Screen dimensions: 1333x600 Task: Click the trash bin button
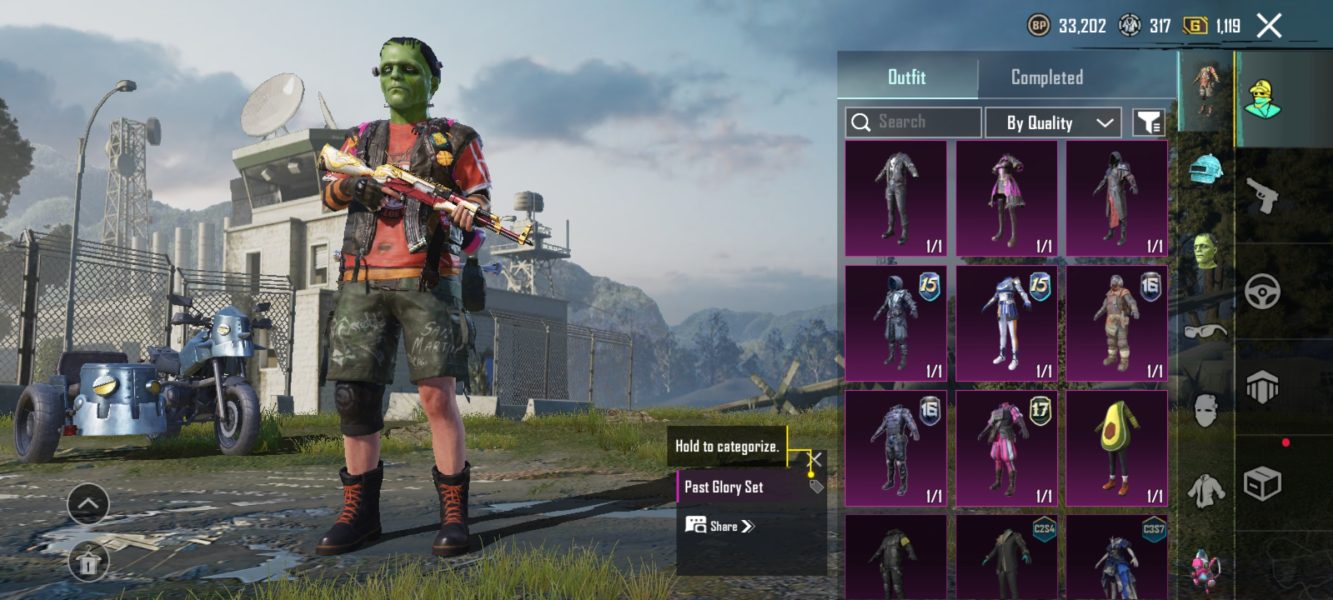click(88, 562)
